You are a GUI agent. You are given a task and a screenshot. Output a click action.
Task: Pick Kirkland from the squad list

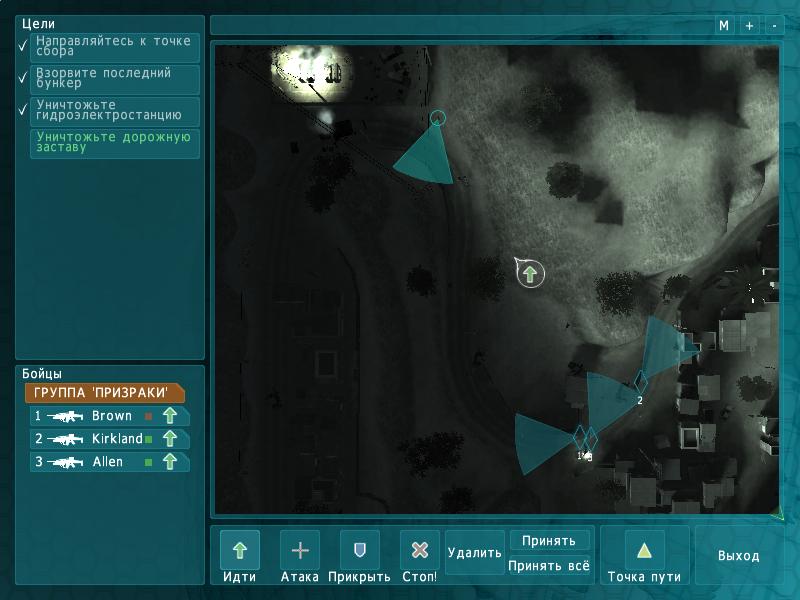109,439
